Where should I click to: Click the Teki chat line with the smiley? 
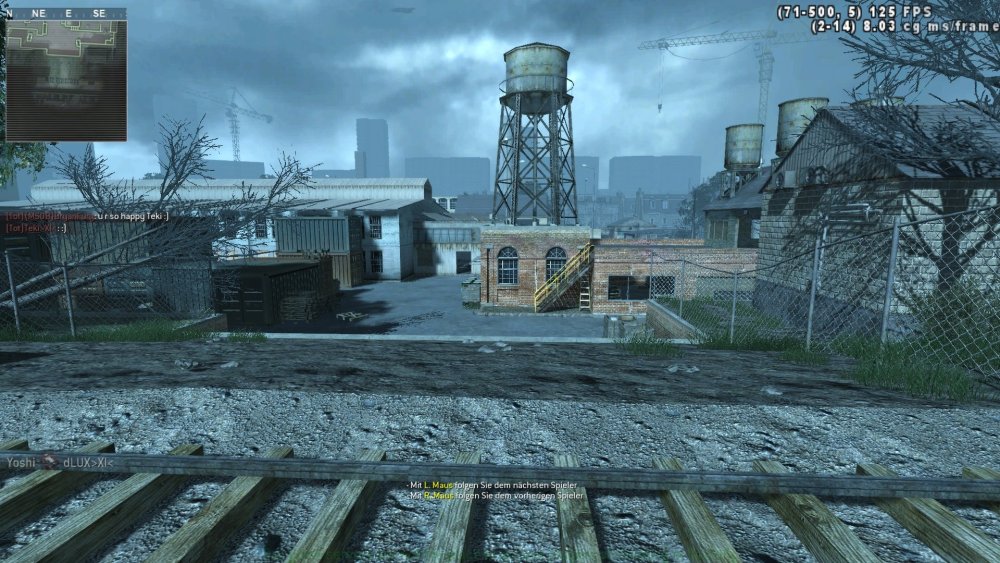pyautogui.click(x=37, y=227)
